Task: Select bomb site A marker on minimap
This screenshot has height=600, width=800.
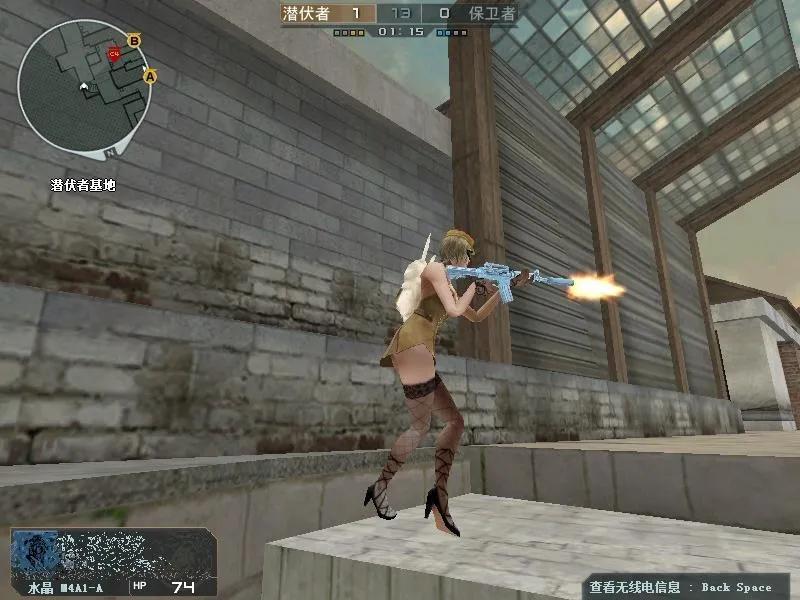Action: click(x=151, y=75)
